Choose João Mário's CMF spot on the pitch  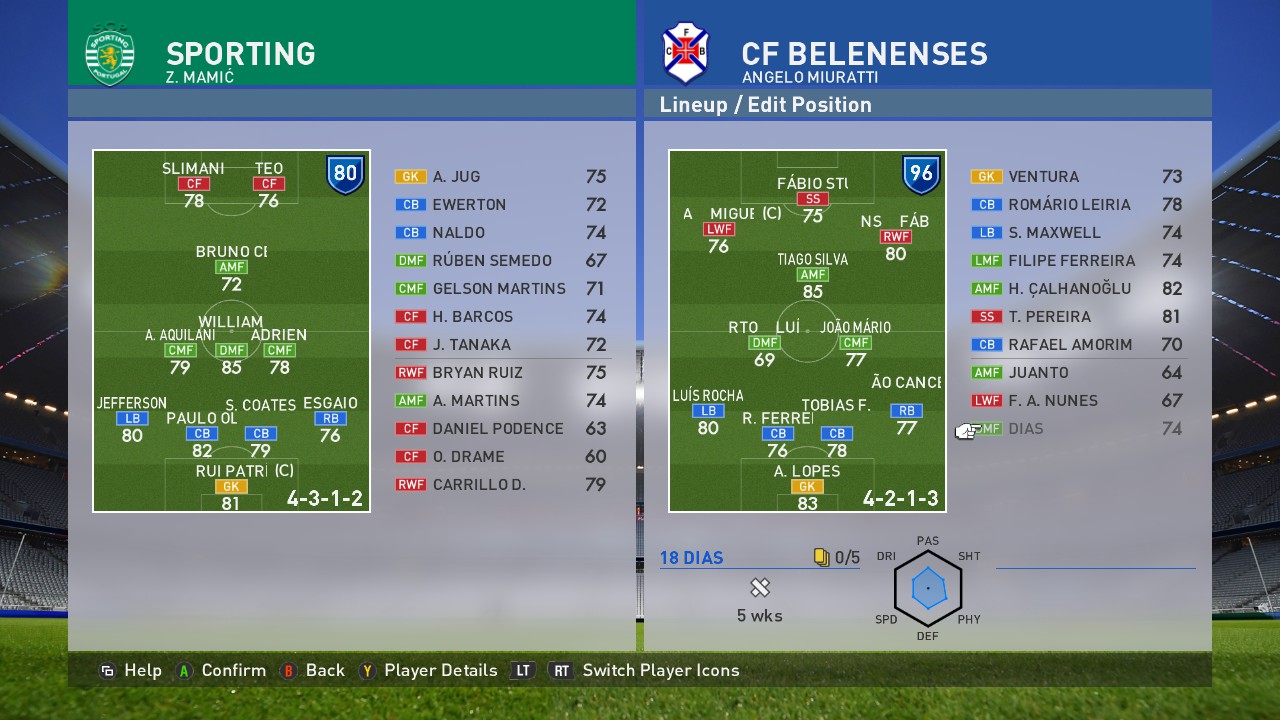855,343
